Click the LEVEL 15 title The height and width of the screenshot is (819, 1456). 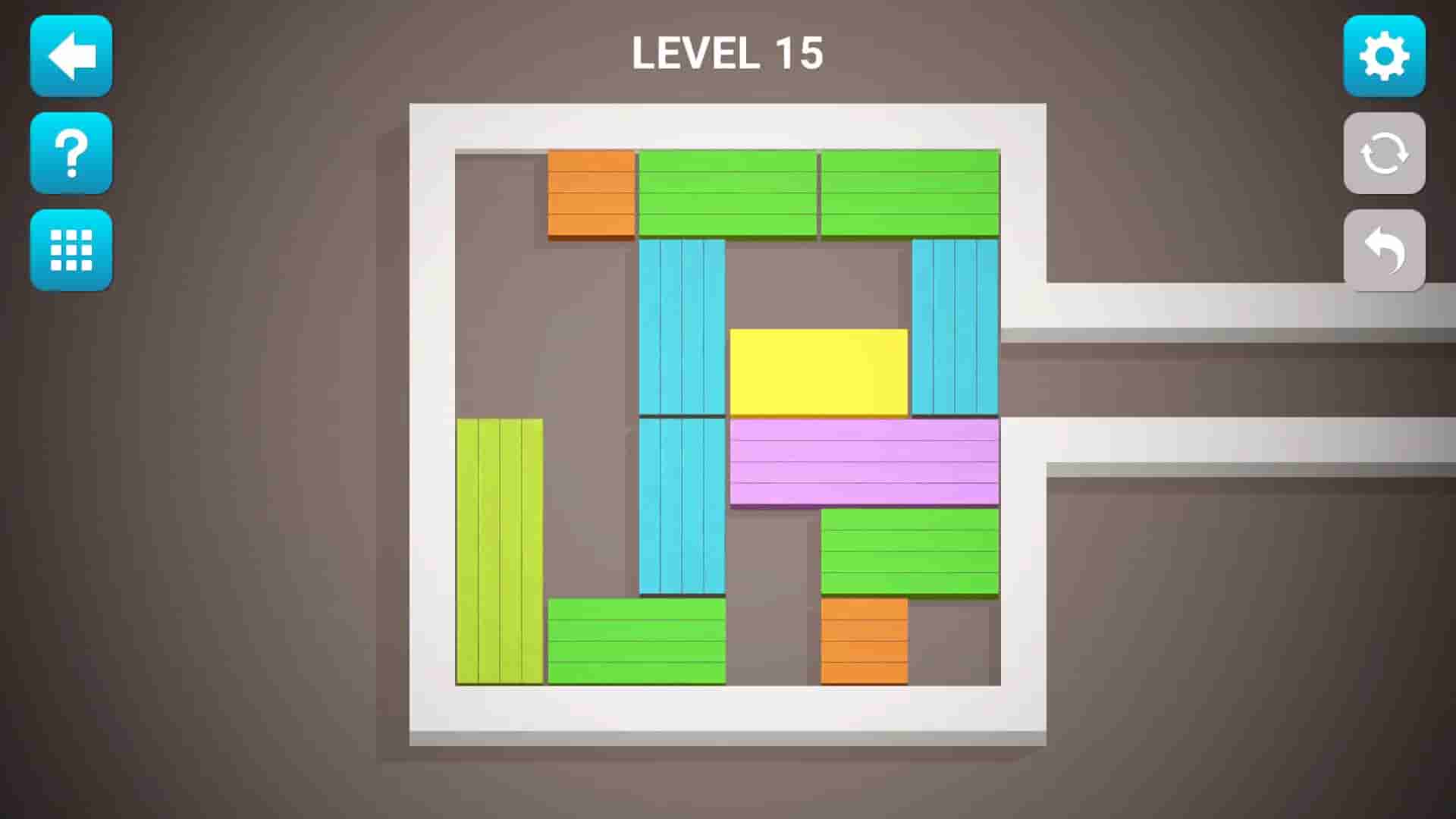point(728,53)
